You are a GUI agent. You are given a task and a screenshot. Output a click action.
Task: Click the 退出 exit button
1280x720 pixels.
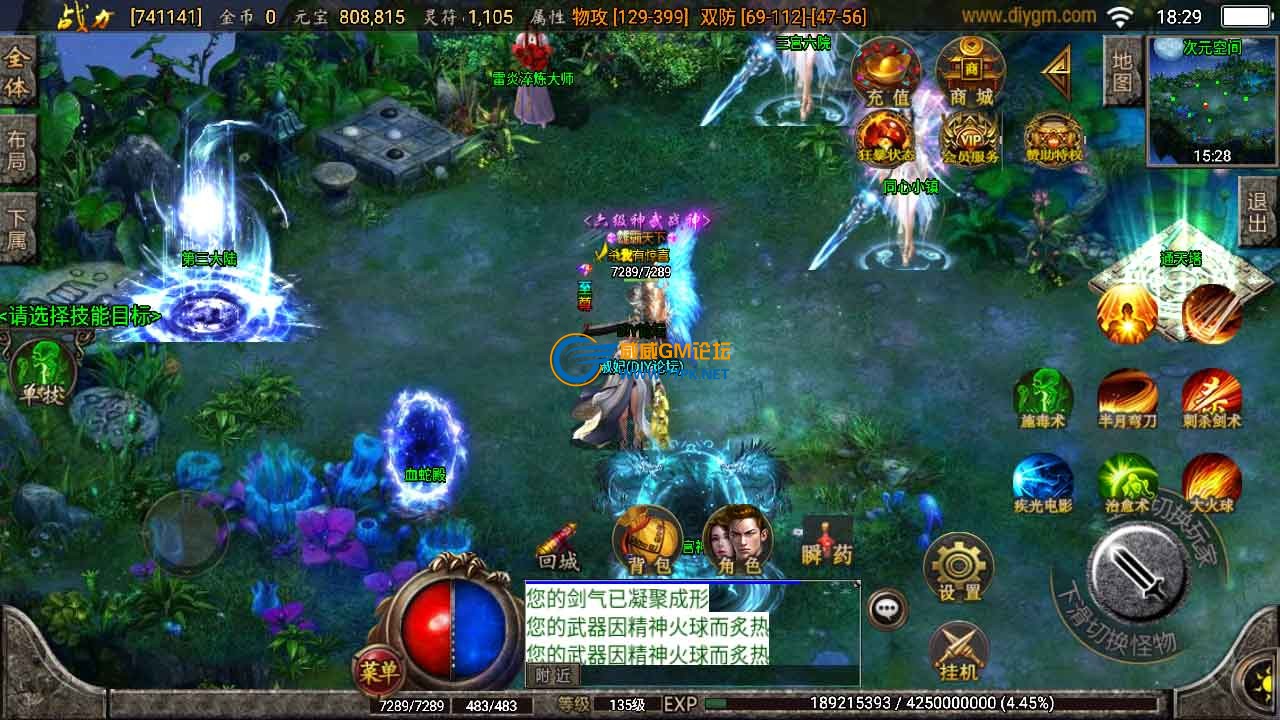coord(1258,211)
